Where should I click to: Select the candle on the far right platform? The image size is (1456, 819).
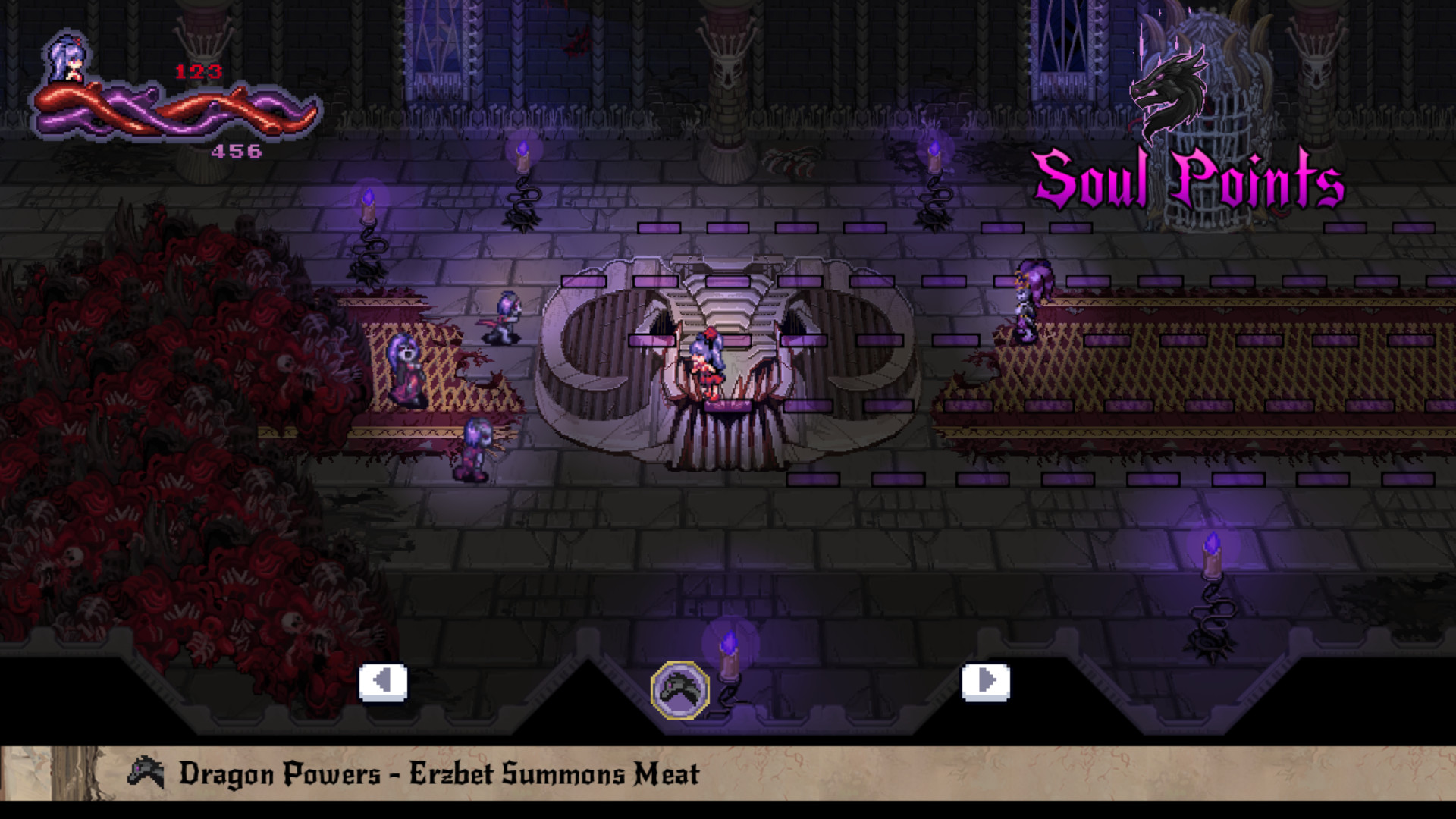tap(1213, 557)
